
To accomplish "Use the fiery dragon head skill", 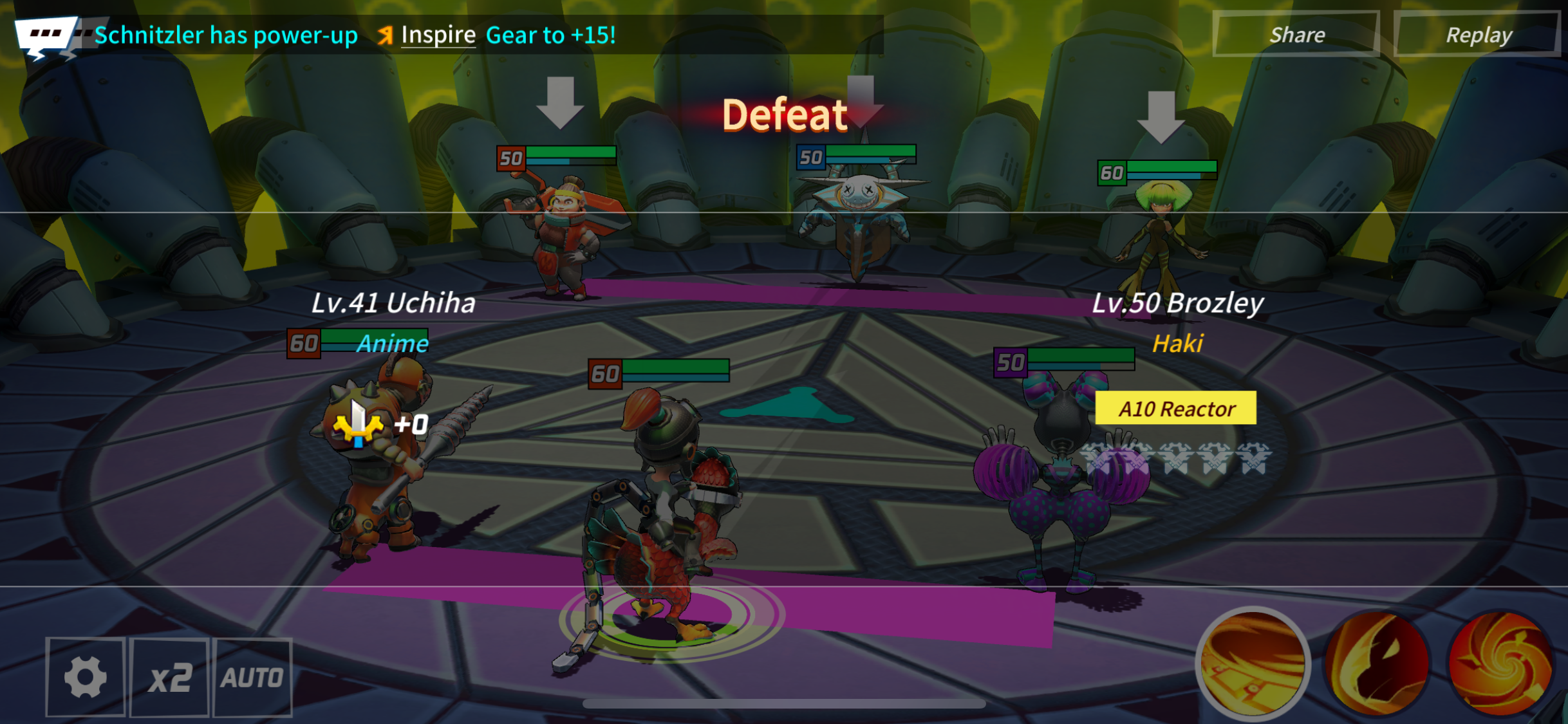I will pyautogui.click(x=1377, y=663).
